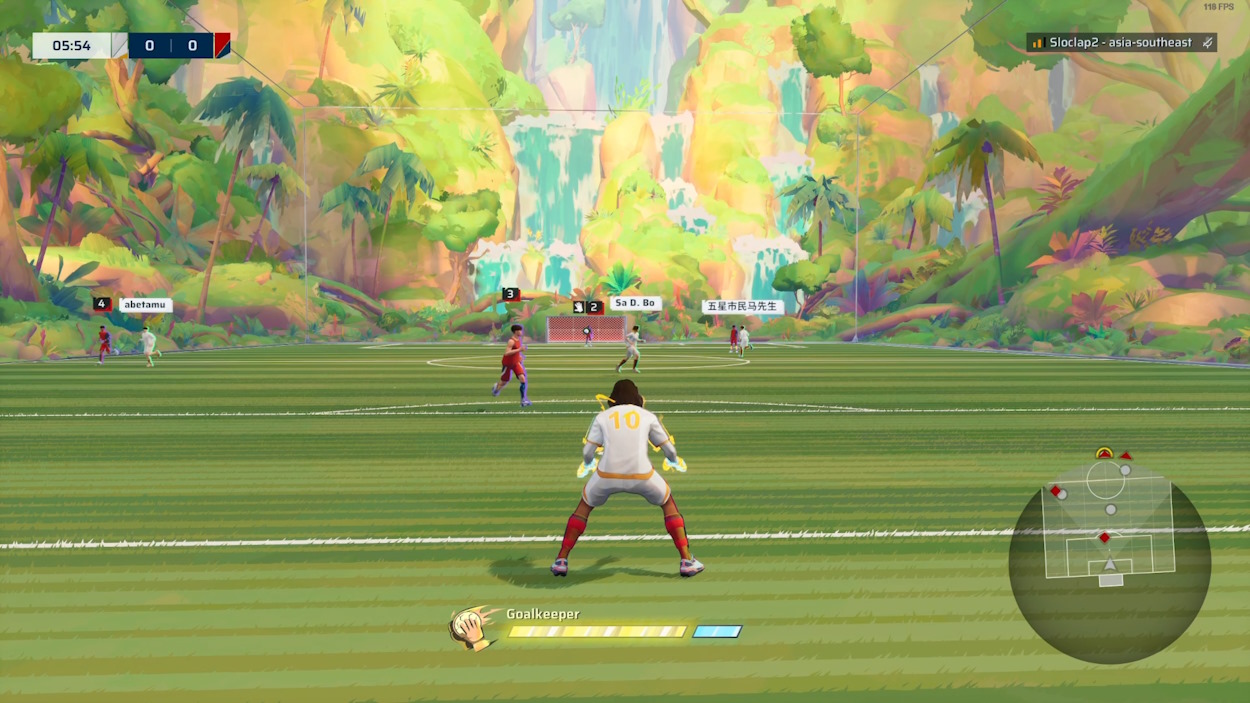Screen dimensions: 1250x703
Task: Select the Sa D. Bo player nametag
Action: tap(635, 303)
